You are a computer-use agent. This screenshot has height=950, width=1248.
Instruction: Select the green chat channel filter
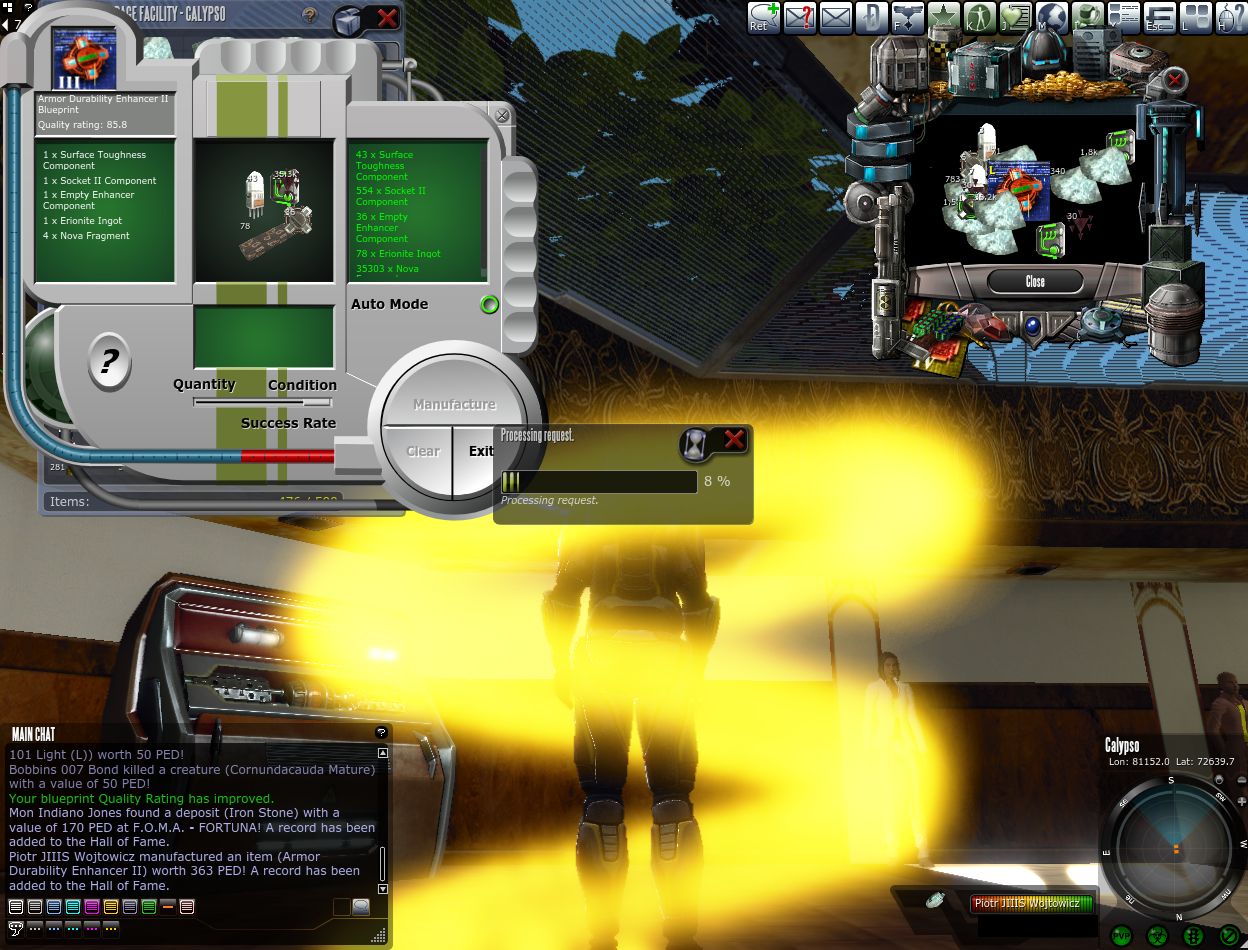click(149, 907)
